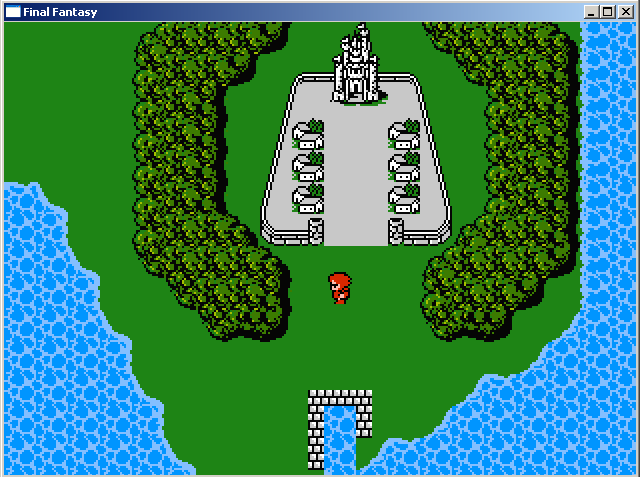Screen dimensions: 640x477
Task: Close the Final Fantasy window
Action: (625, 12)
